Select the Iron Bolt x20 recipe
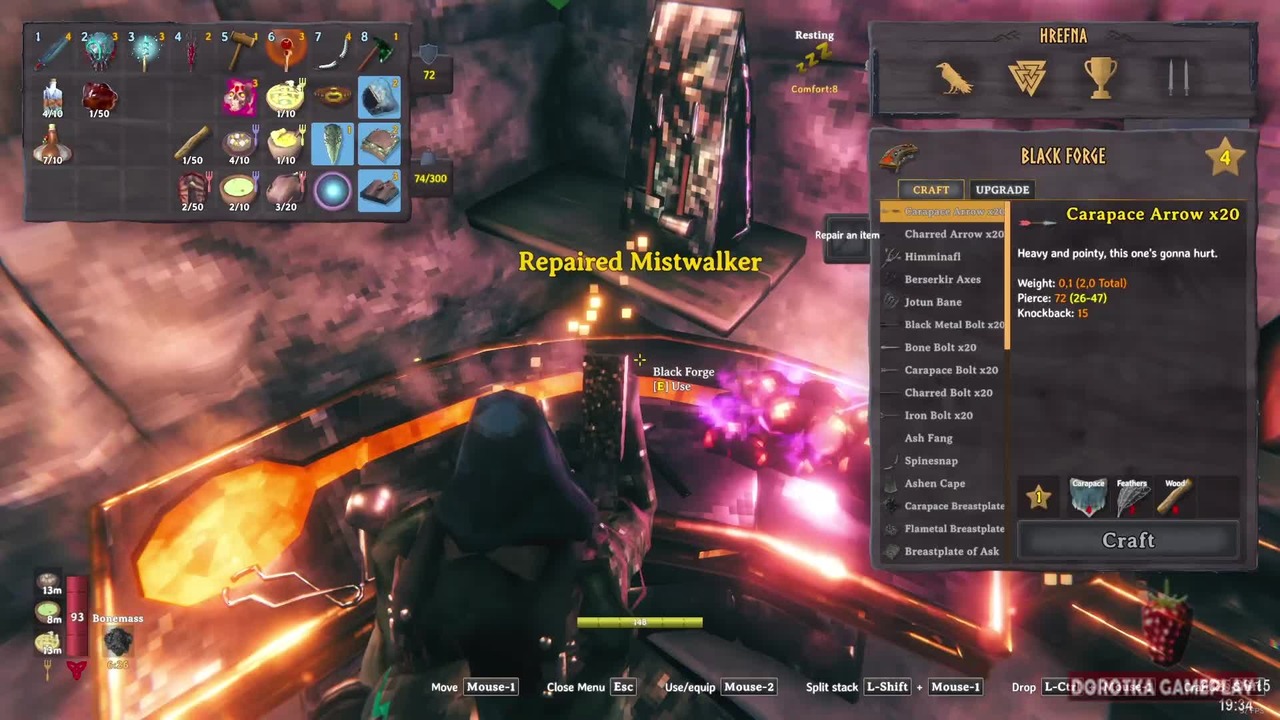 [x=938, y=416]
